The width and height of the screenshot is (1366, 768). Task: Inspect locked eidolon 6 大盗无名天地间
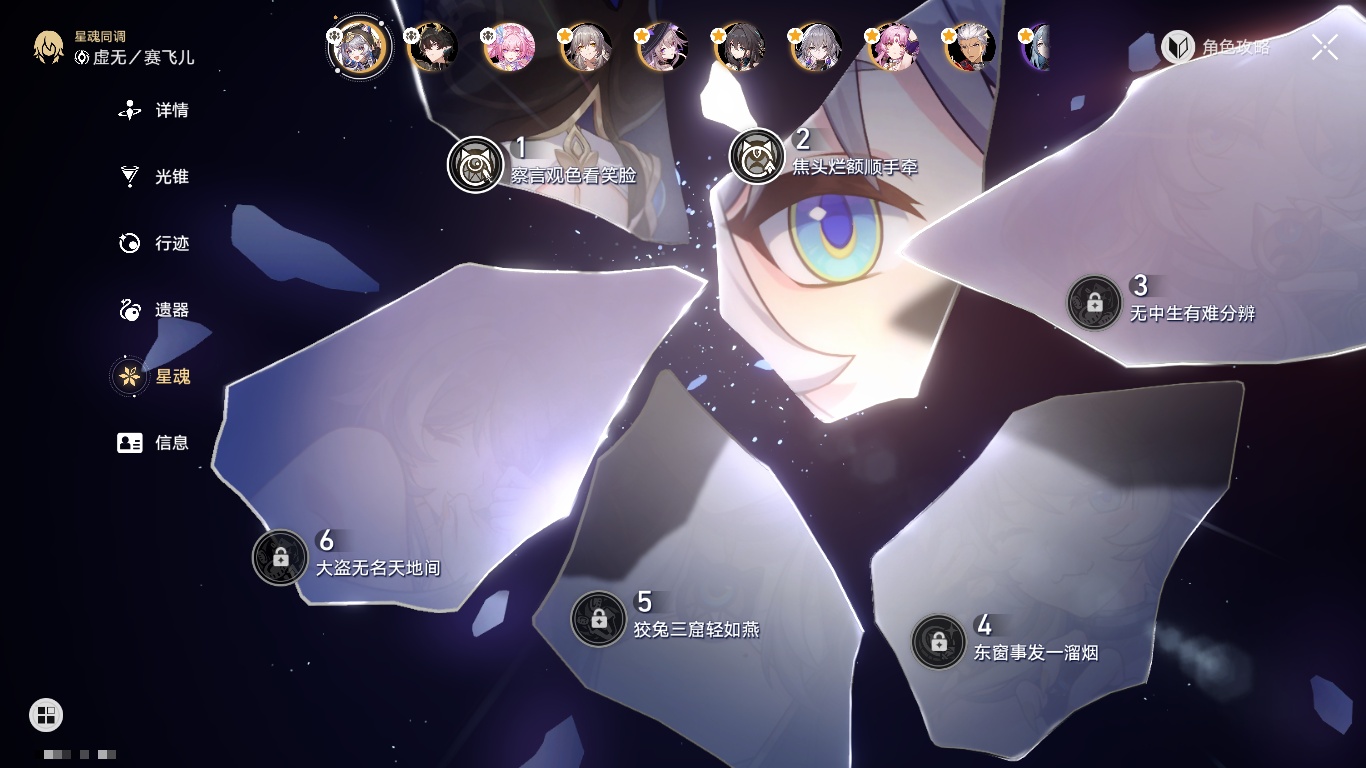[280, 557]
